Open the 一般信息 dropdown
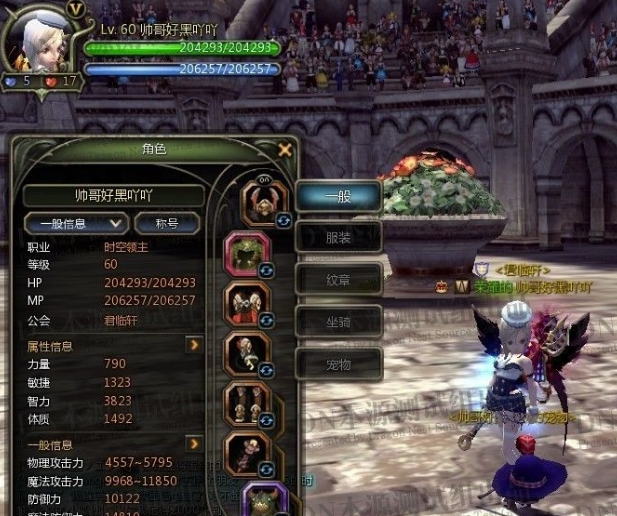The width and height of the screenshot is (617, 516). (76, 223)
